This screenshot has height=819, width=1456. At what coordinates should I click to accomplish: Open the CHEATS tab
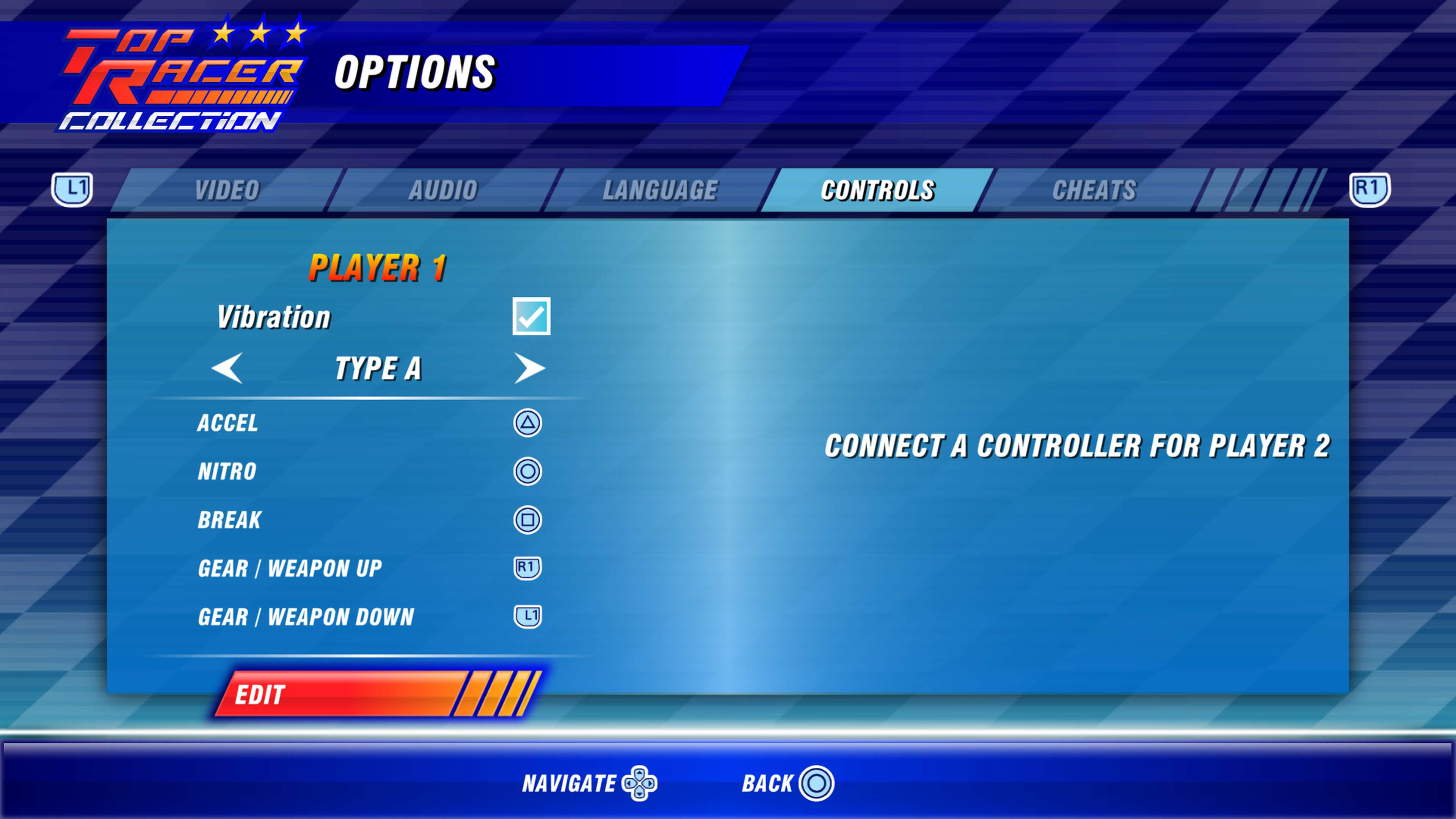(x=1095, y=190)
